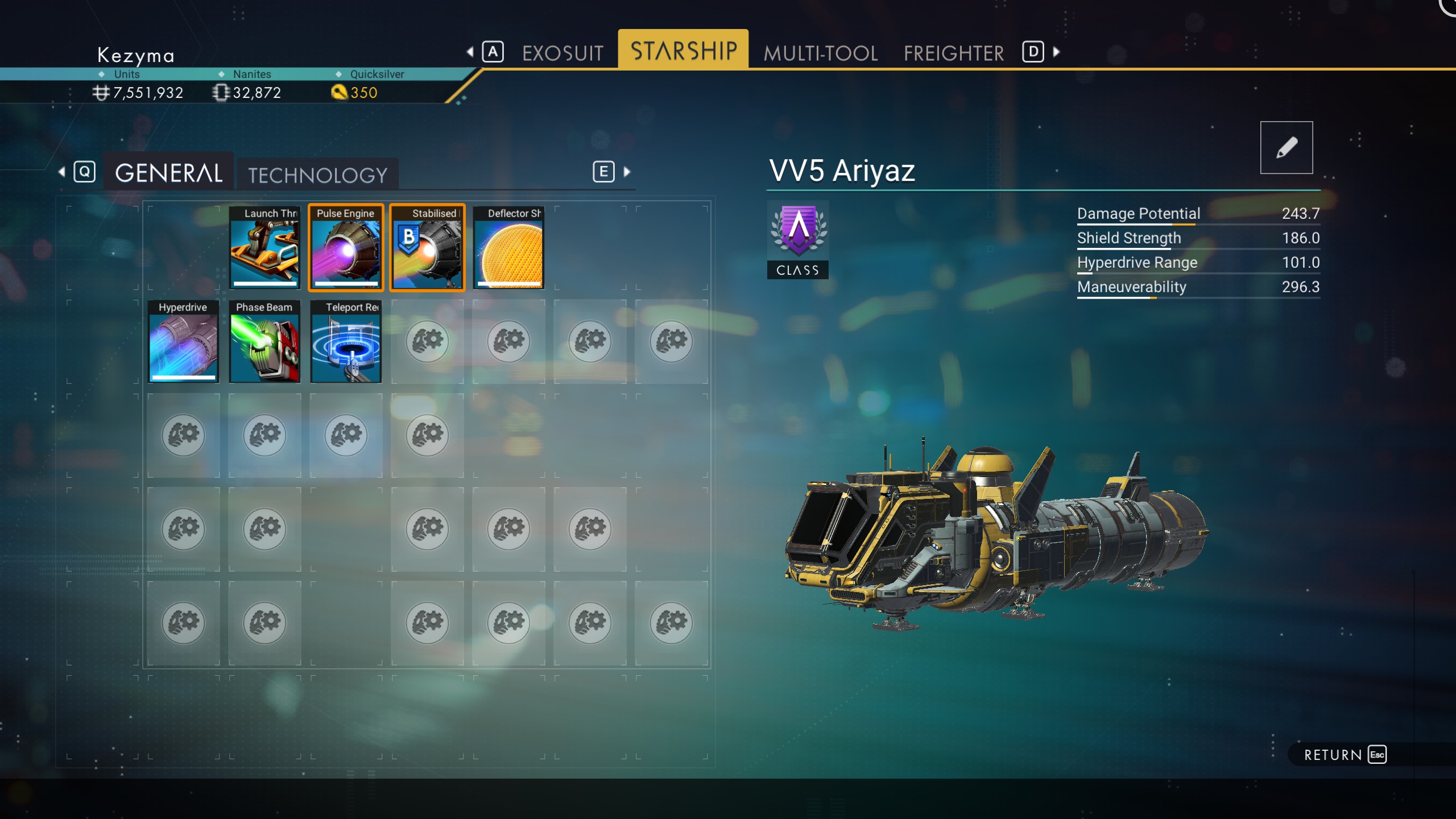Open the Multi-Tool tab

point(820,53)
